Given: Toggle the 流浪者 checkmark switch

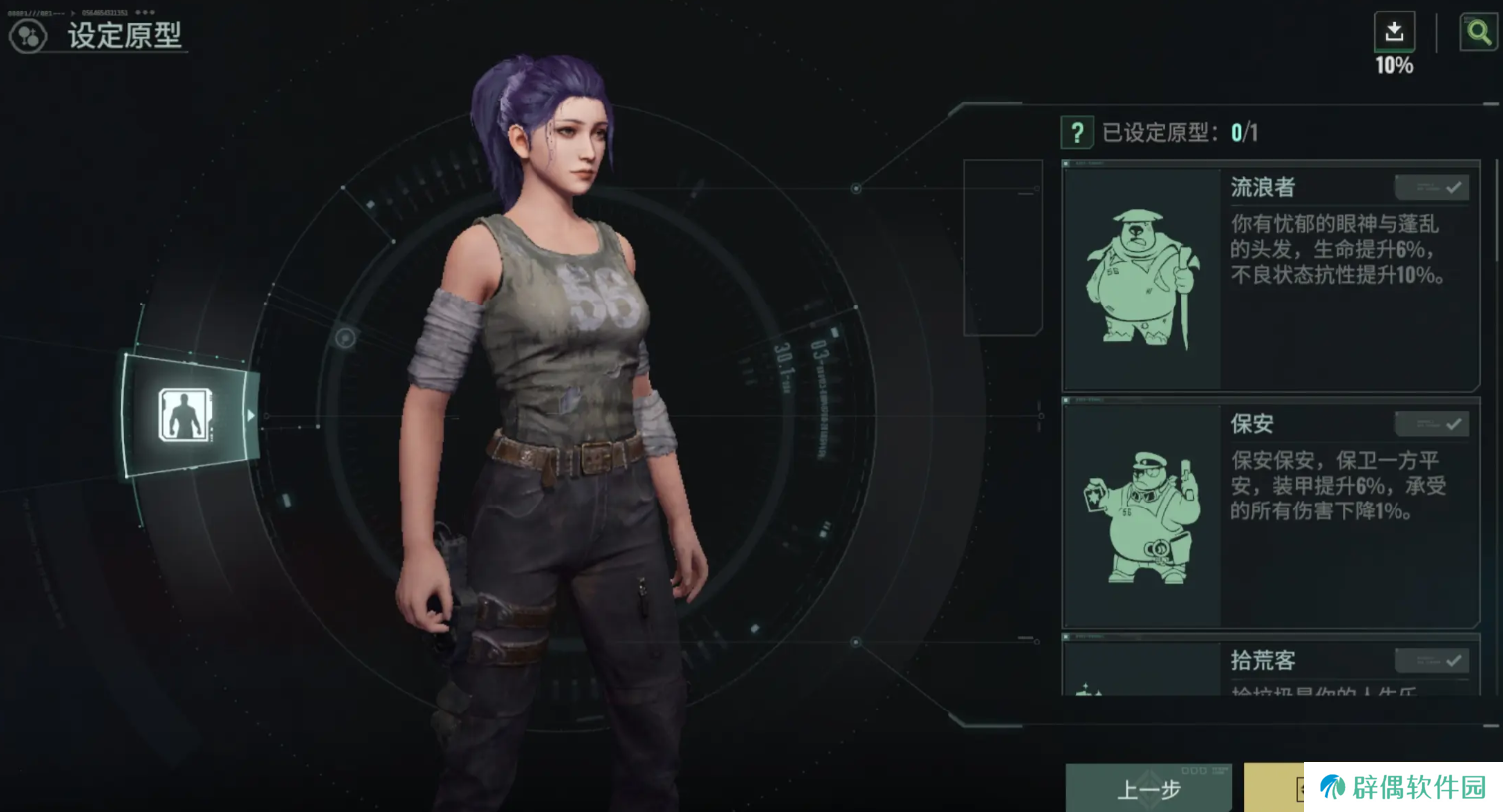Looking at the screenshot, I should coord(1432,187).
